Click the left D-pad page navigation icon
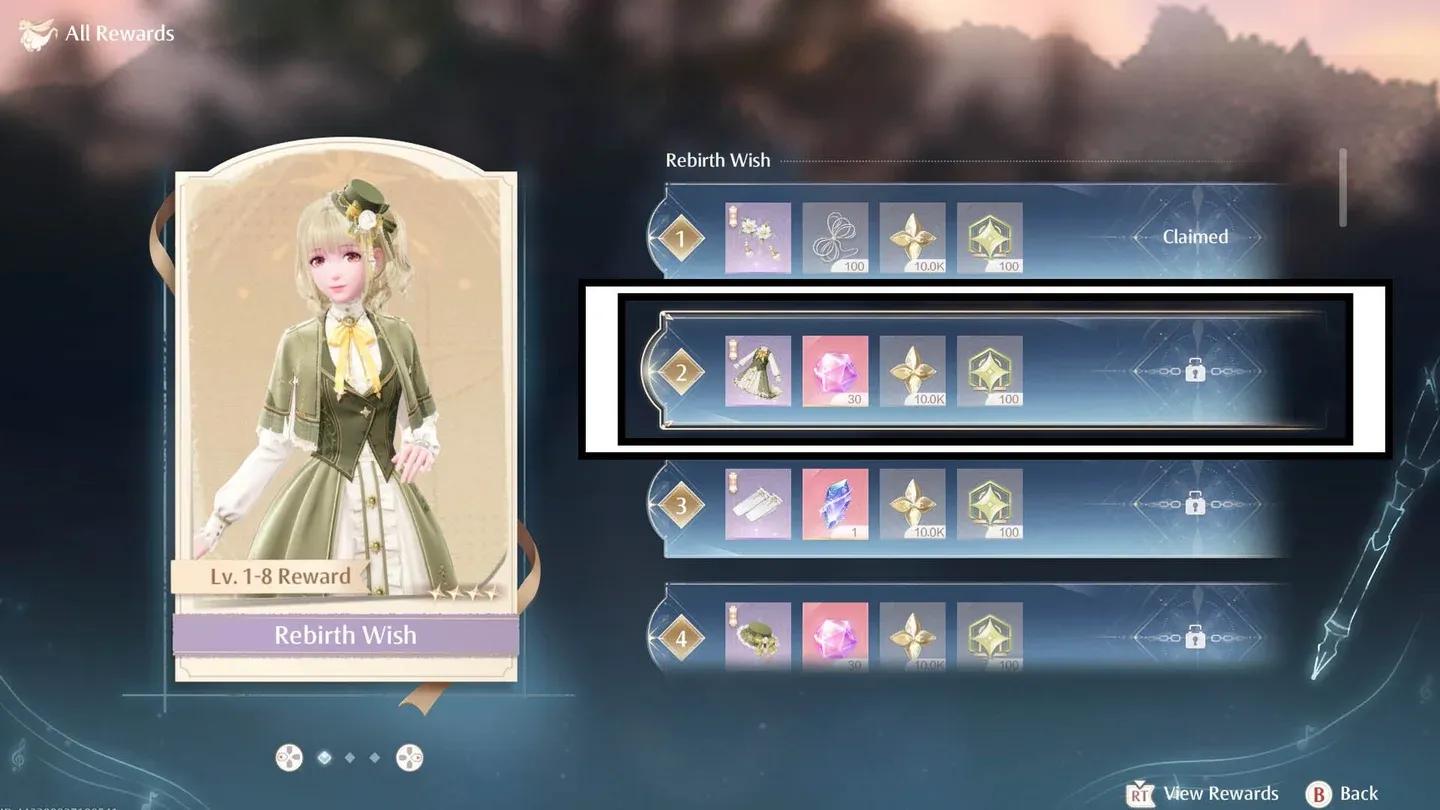 (x=290, y=757)
